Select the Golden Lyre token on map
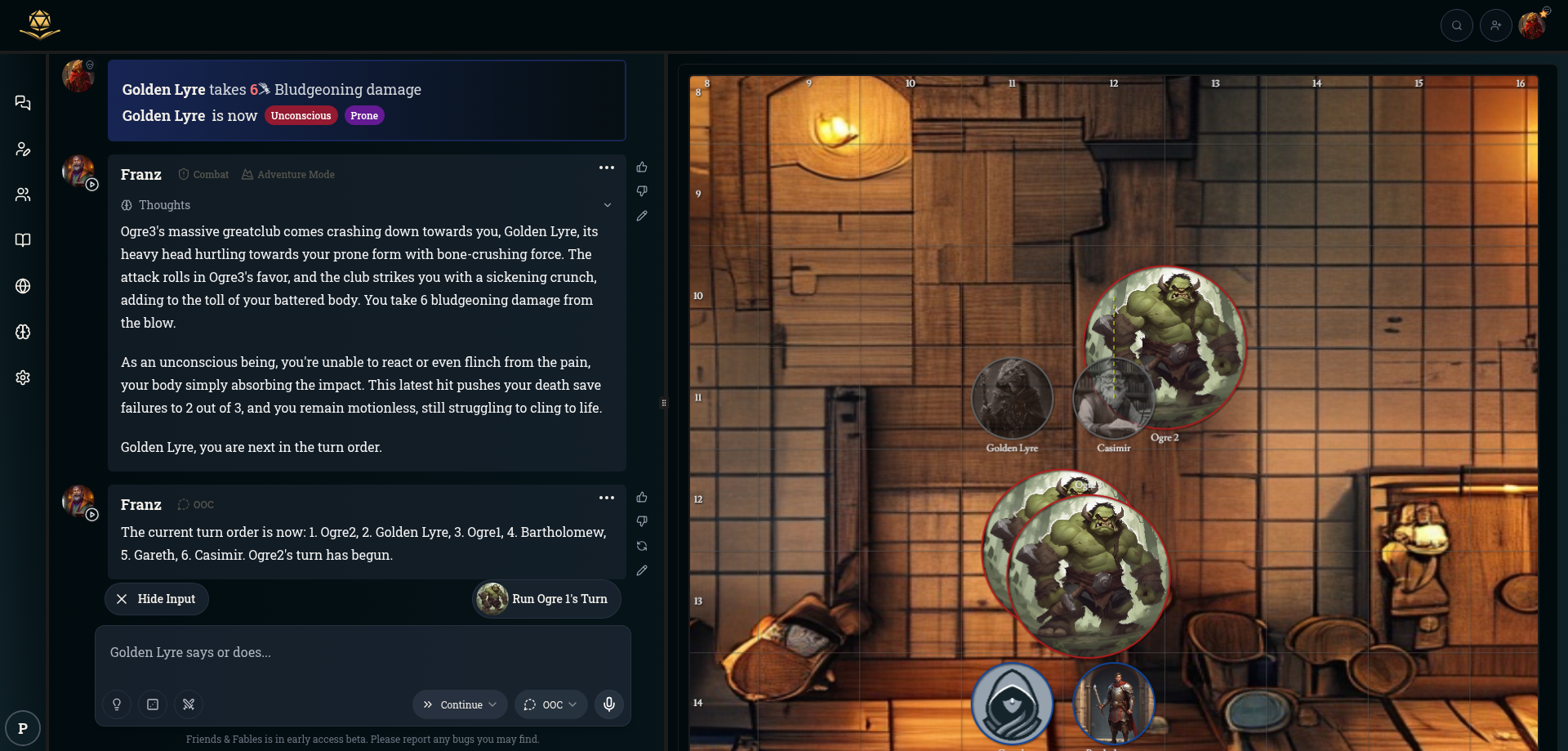Screen dimensions: 1568x751 click(1012, 399)
